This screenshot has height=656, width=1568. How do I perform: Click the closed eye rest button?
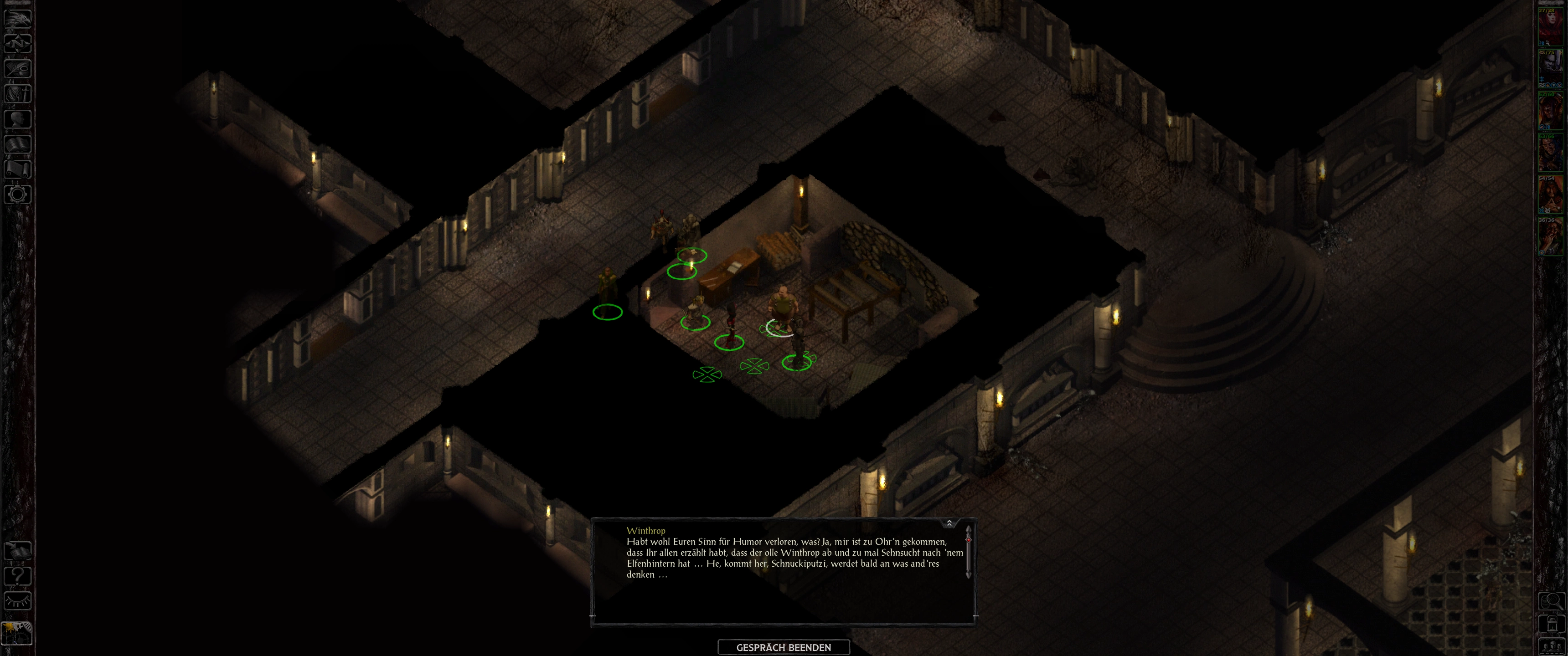[x=18, y=601]
